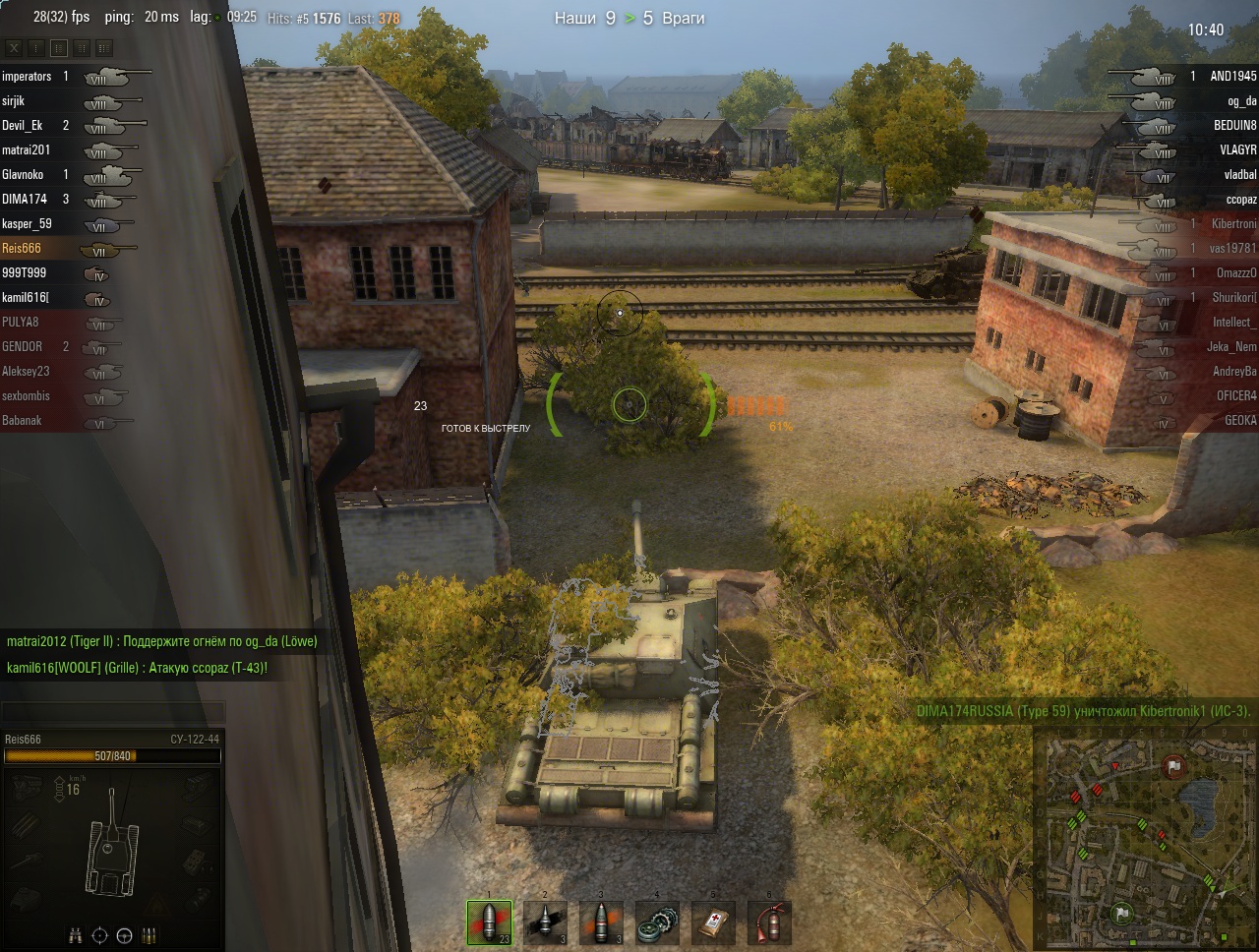Select the armor-piercing shell with 23 rounds

coord(489,923)
